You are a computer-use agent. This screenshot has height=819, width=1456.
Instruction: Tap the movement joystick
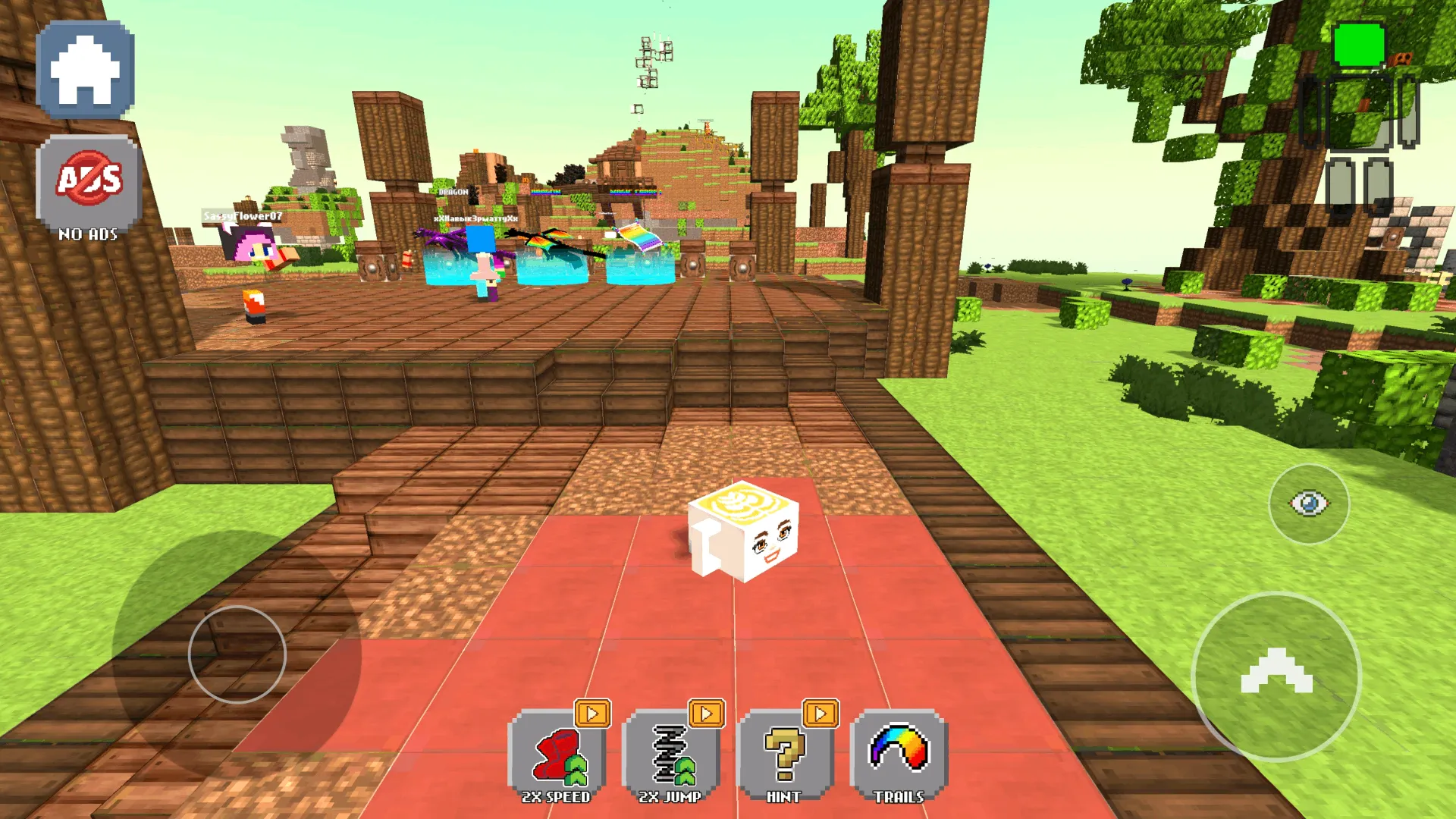coord(237,654)
